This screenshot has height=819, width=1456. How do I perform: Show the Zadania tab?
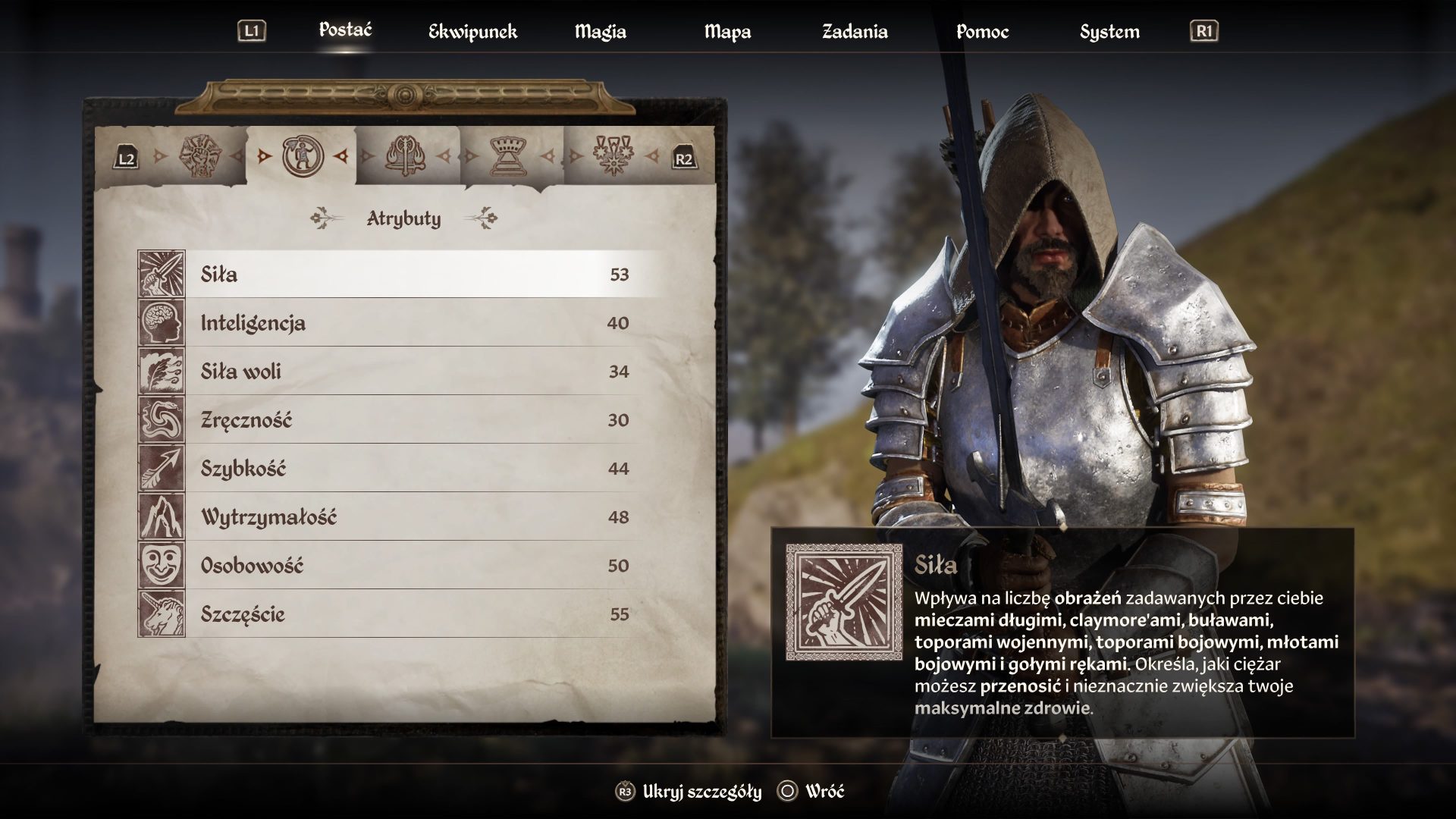(x=855, y=32)
